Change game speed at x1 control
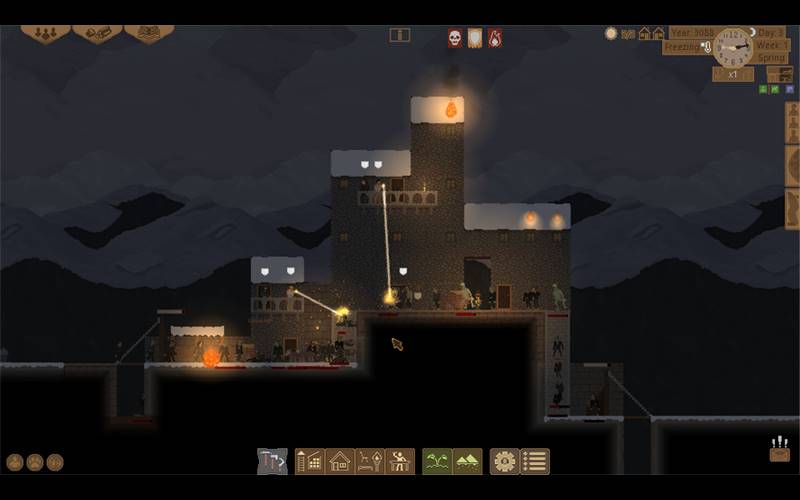Screen dimensions: 800x500 [733, 74]
